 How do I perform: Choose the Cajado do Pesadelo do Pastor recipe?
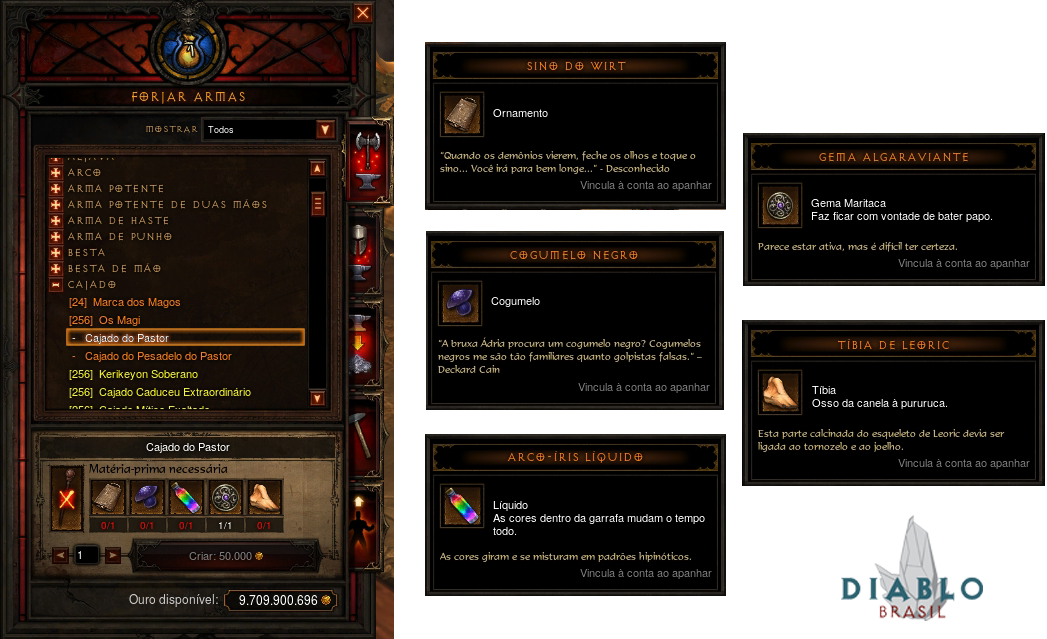coord(158,356)
